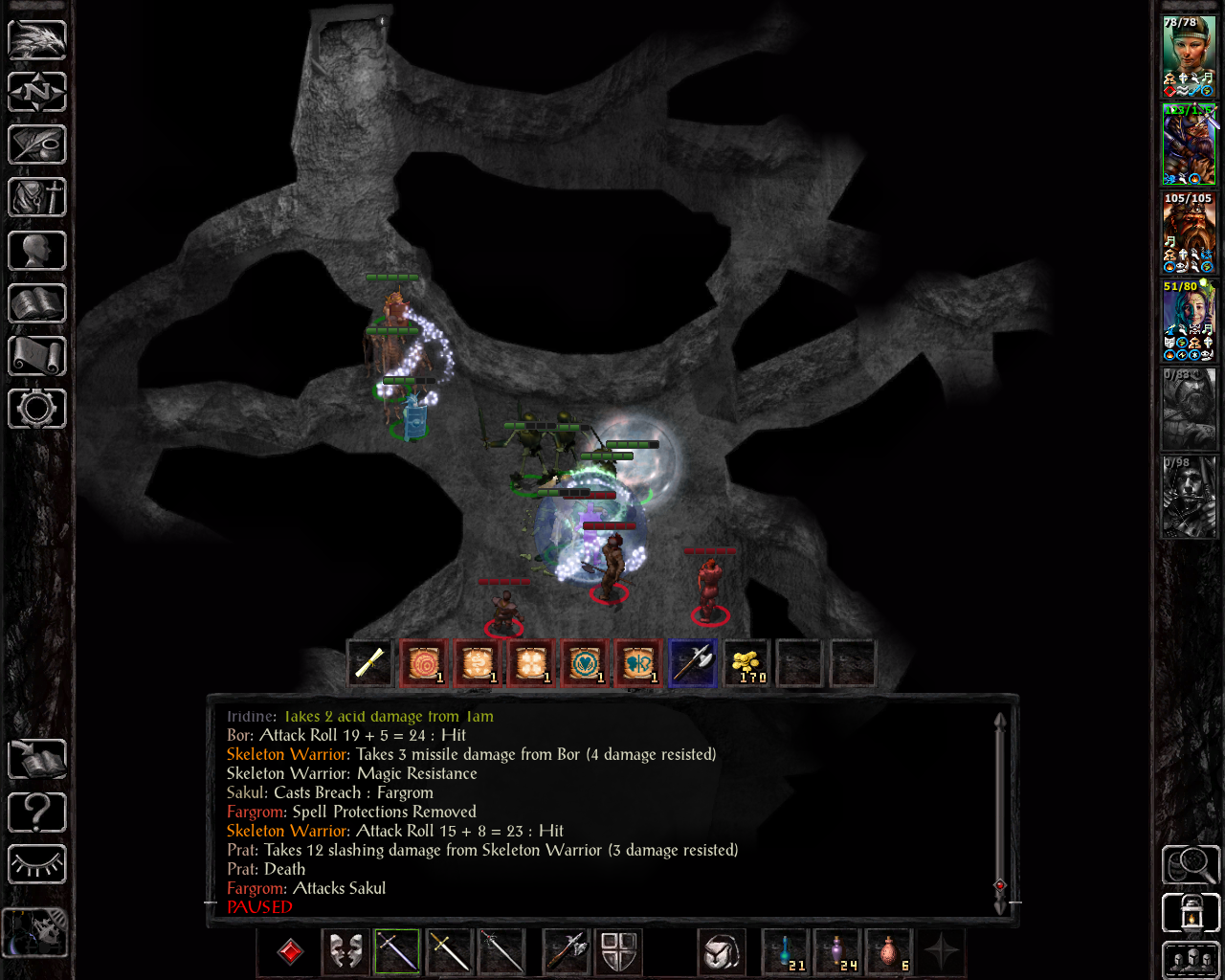Image resolution: width=1225 pixels, height=980 pixels.
Task: Click the question mark help button
Action: pos(37,813)
